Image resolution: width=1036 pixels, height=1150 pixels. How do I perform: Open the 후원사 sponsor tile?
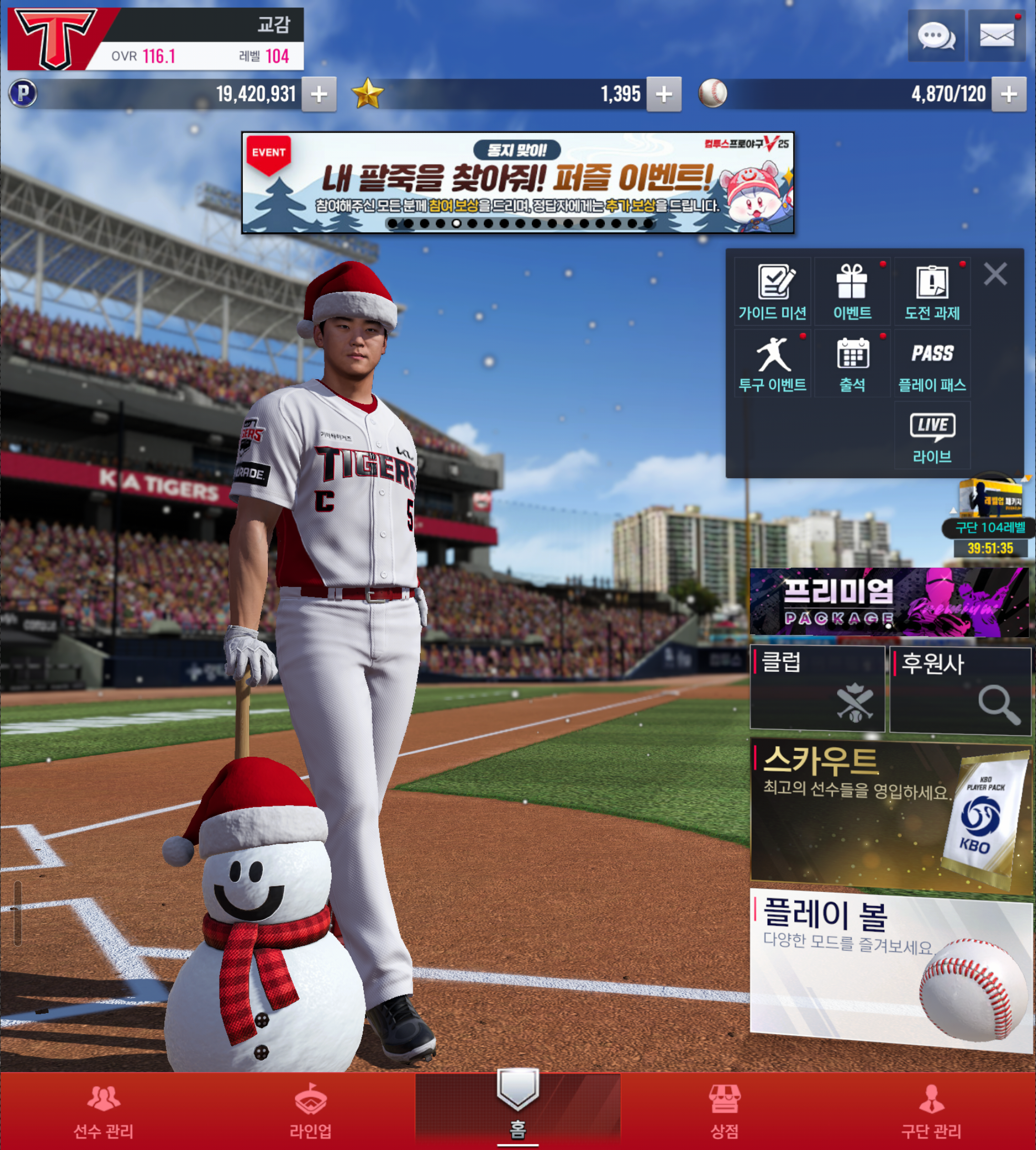pyautogui.click(x=960, y=689)
